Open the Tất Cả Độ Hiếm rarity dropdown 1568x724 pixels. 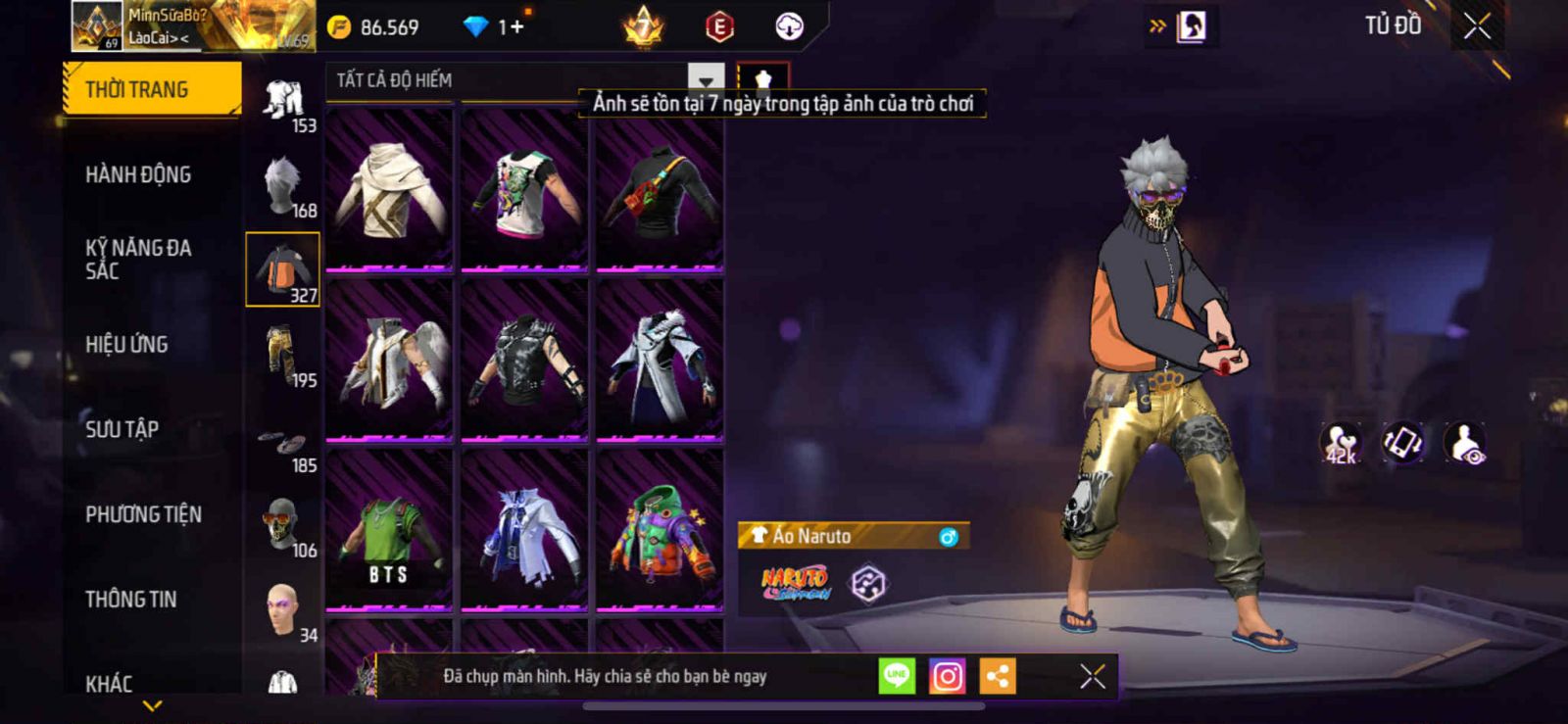click(706, 79)
